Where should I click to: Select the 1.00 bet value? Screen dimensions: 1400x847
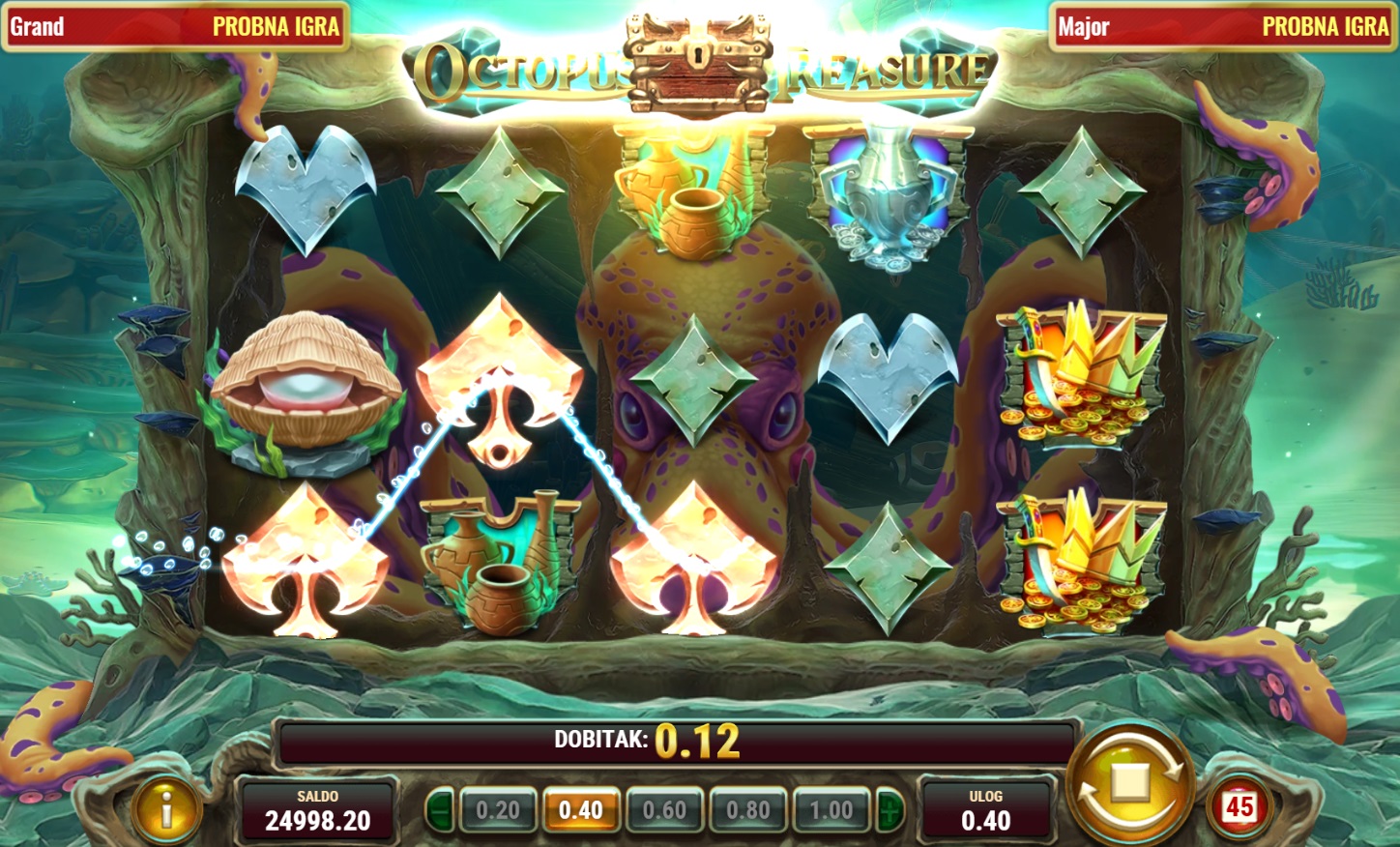pyautogui.click(x=831, y=810)
